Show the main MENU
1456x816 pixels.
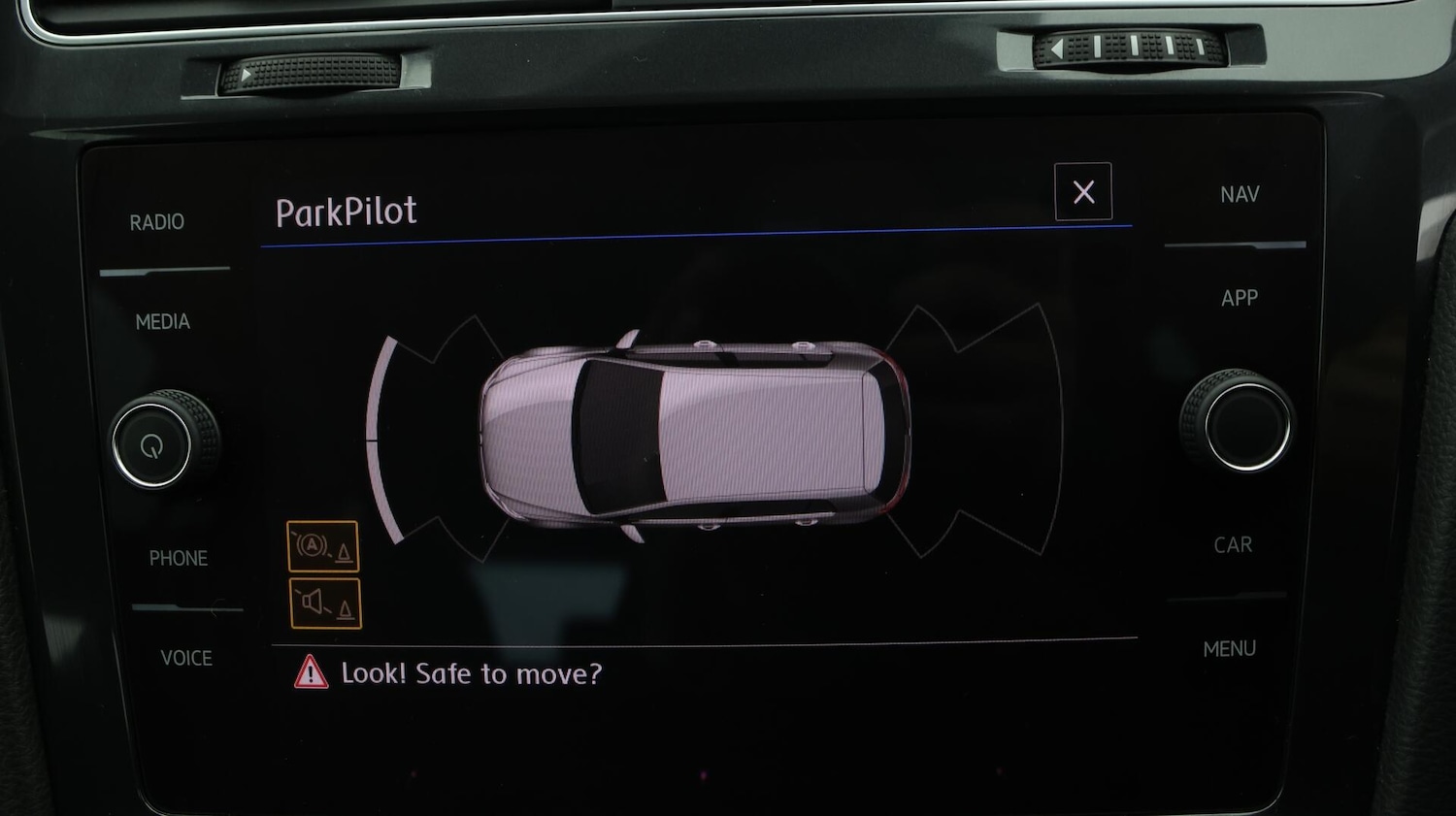tap(1230, 648)
